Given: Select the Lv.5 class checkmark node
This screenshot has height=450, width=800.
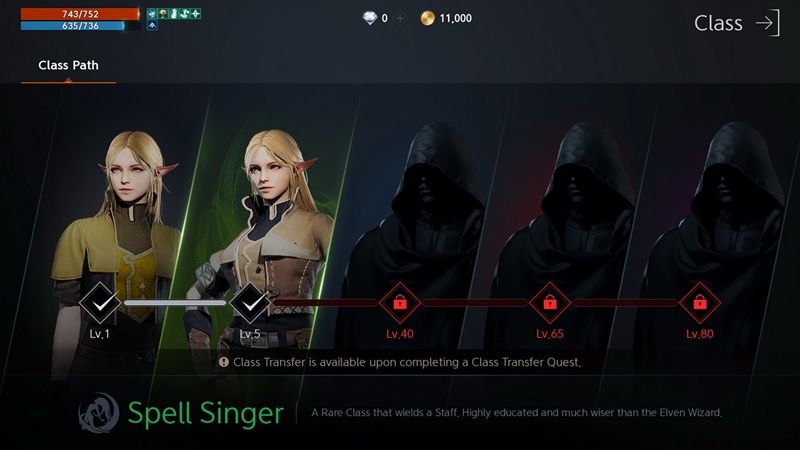Looking at the screenshot, I should [x=250, y=299].
